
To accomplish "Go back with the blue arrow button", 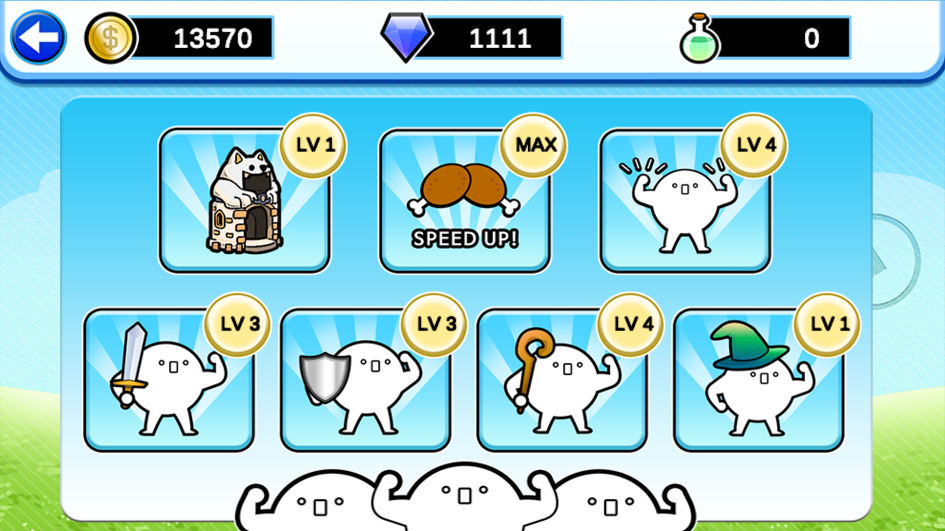I will click(x=38, y=38).
